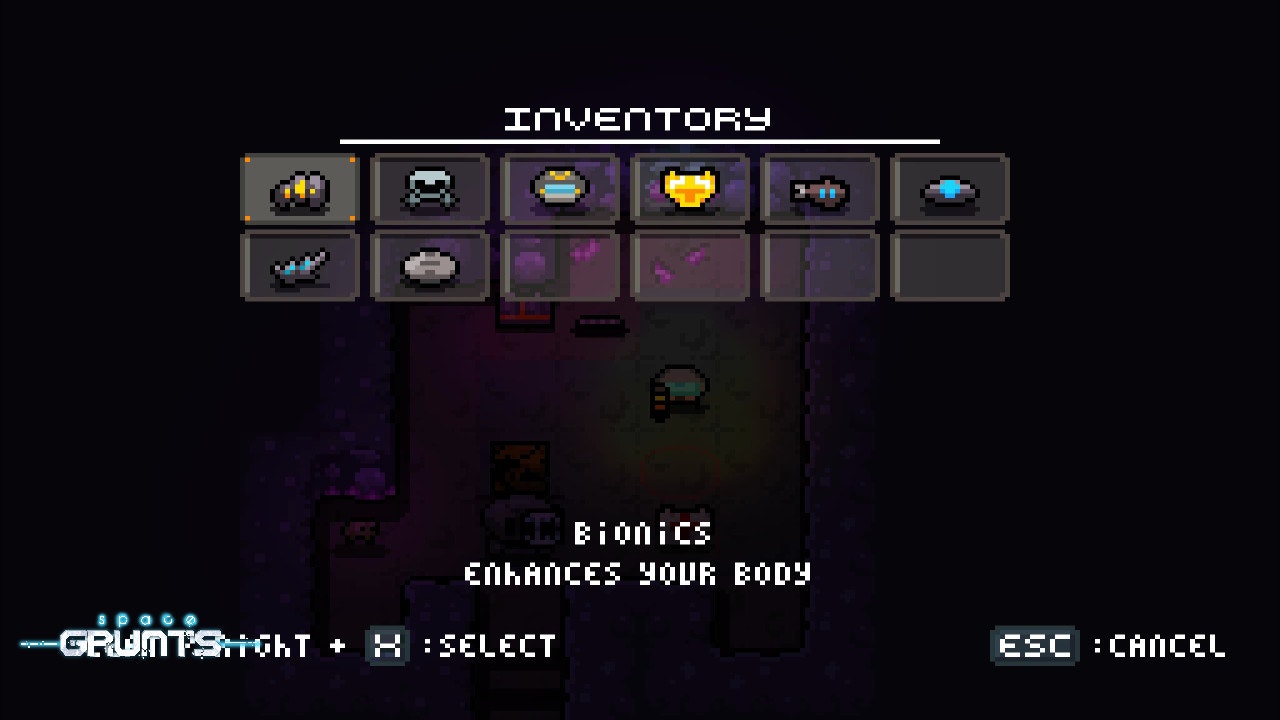Click the skull bomb item icon

click(430, 190)
